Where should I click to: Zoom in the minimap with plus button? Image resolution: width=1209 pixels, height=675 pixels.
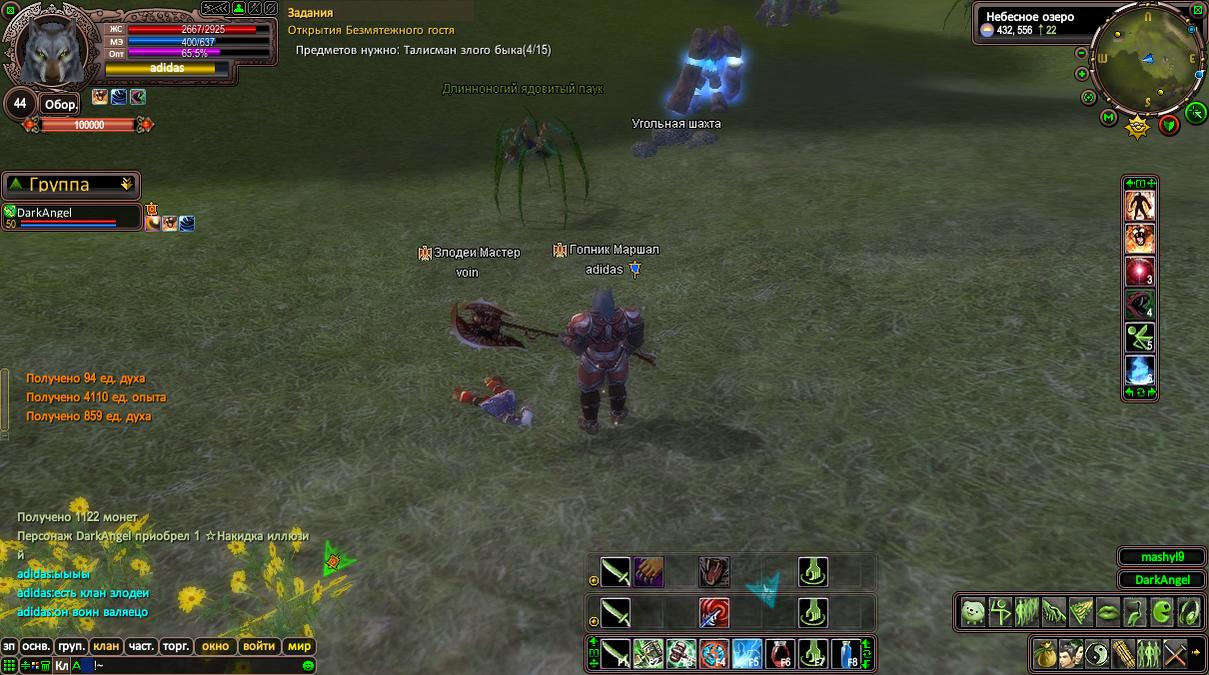pyautogui.click(x=1082, y=74)
